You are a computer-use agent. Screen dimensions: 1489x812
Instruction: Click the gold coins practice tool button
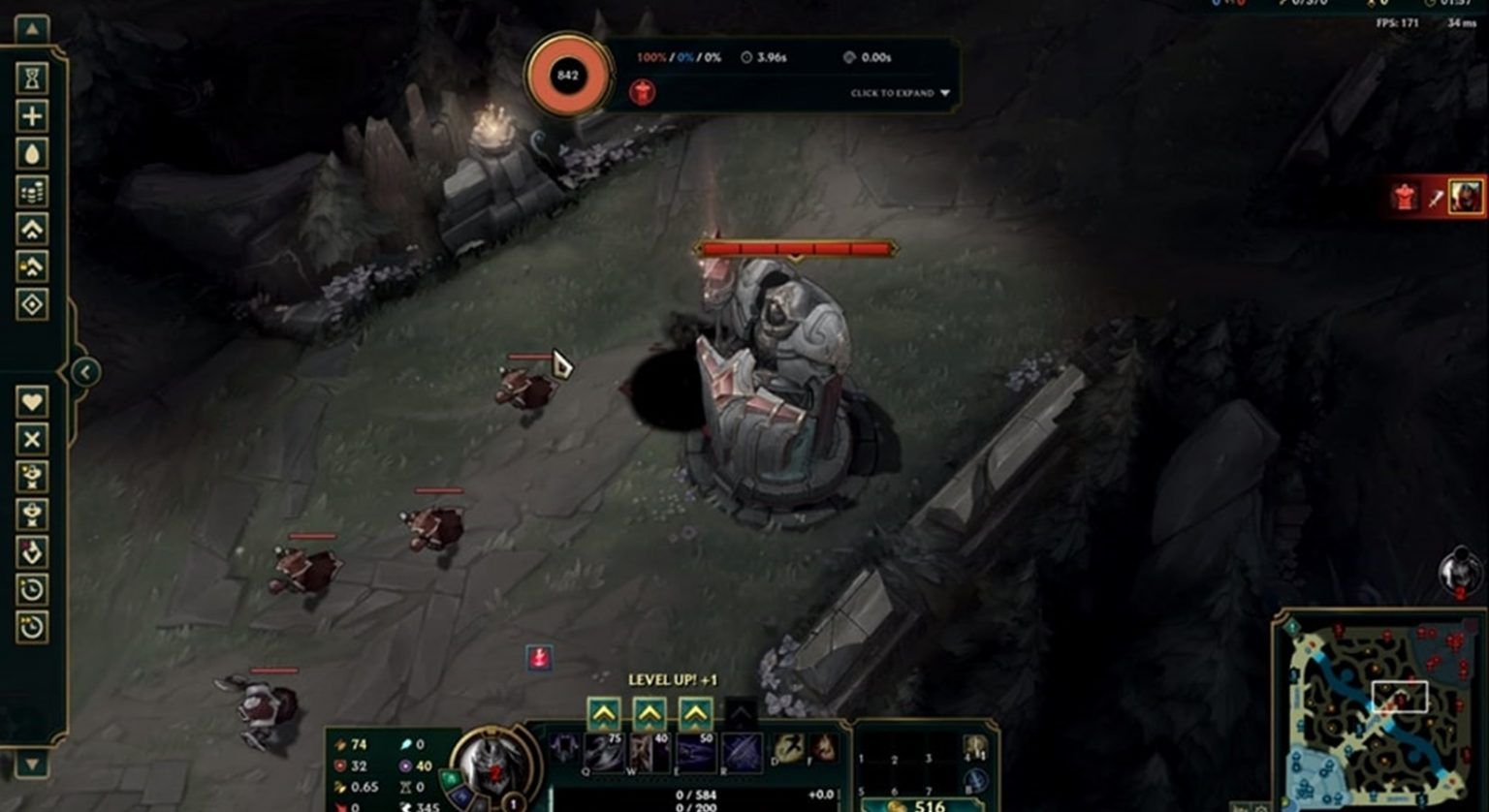(32, 192)
